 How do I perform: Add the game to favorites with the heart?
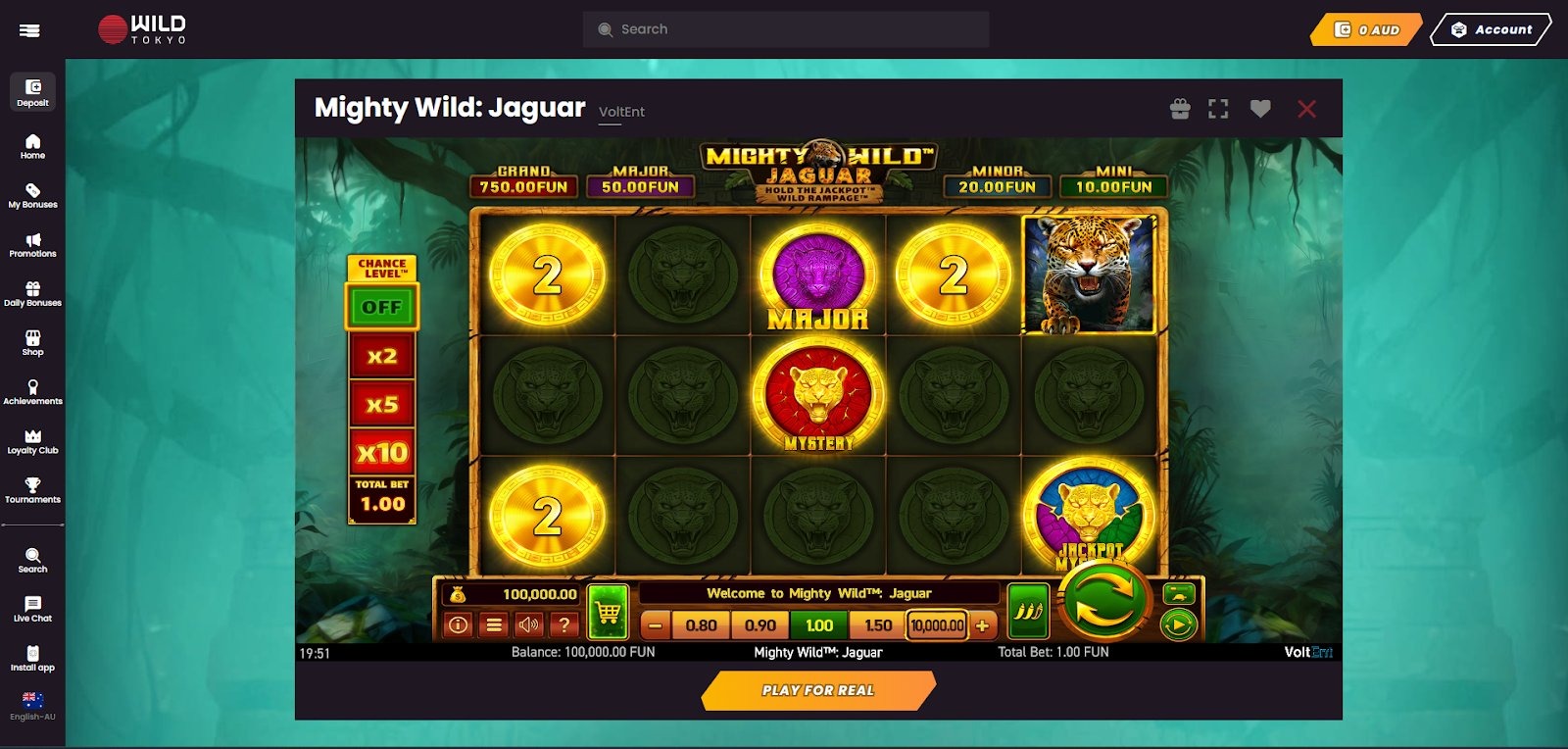point(1260,109)
